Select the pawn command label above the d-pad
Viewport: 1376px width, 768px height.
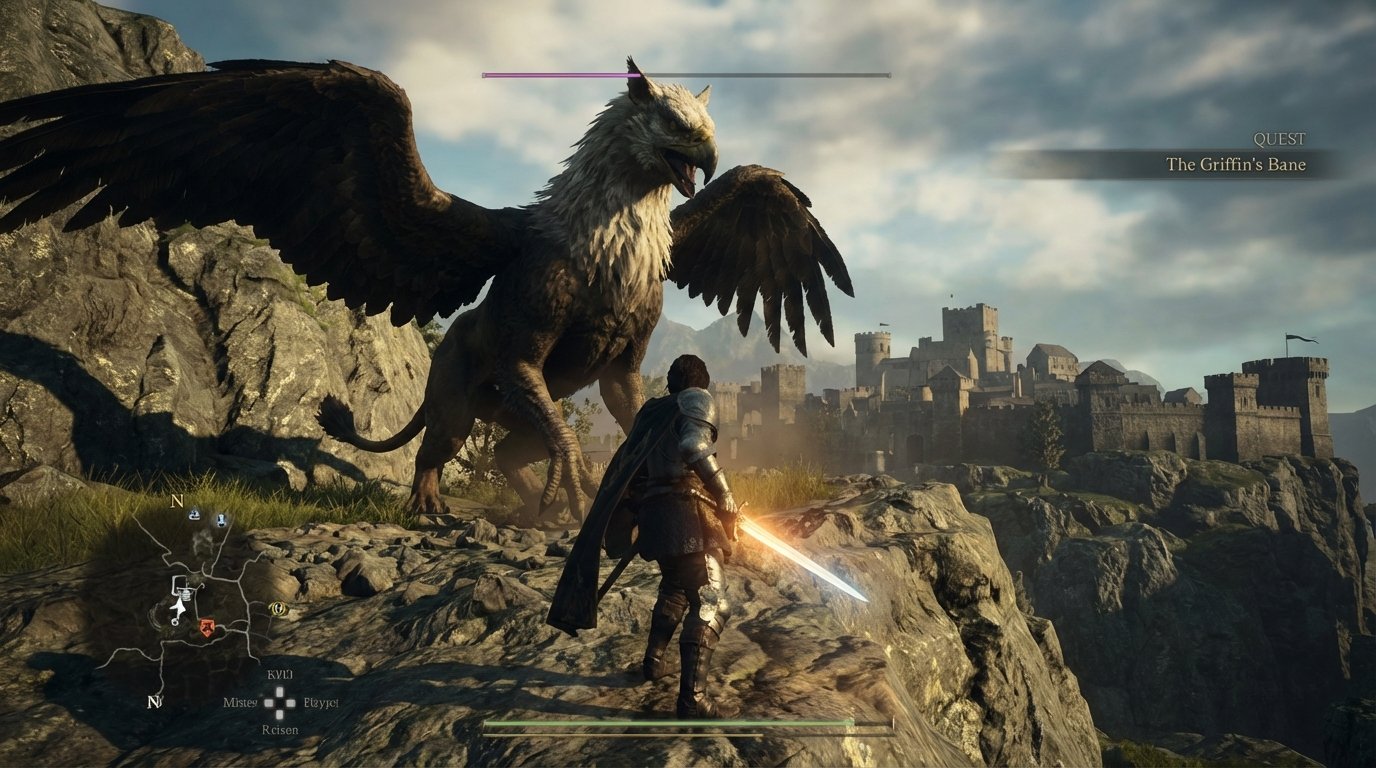click(279, 673)
